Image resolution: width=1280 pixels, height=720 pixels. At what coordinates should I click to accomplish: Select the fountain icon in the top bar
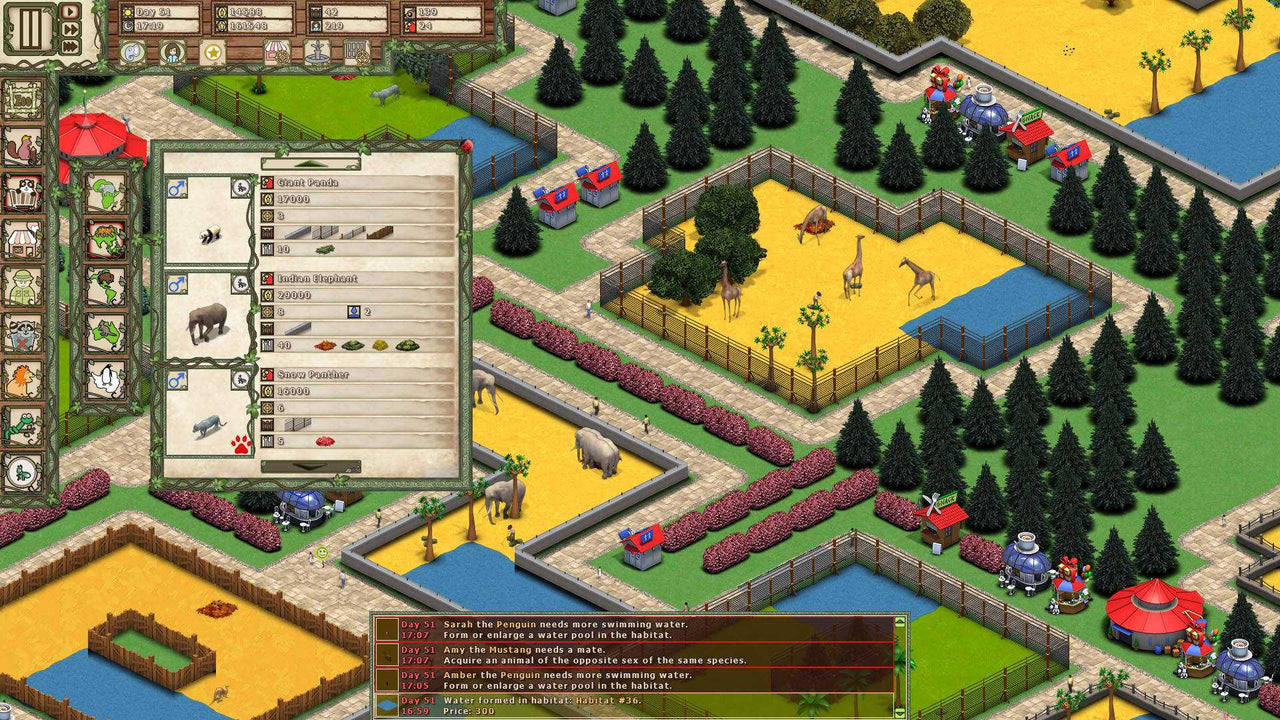(x=317, y=53)
